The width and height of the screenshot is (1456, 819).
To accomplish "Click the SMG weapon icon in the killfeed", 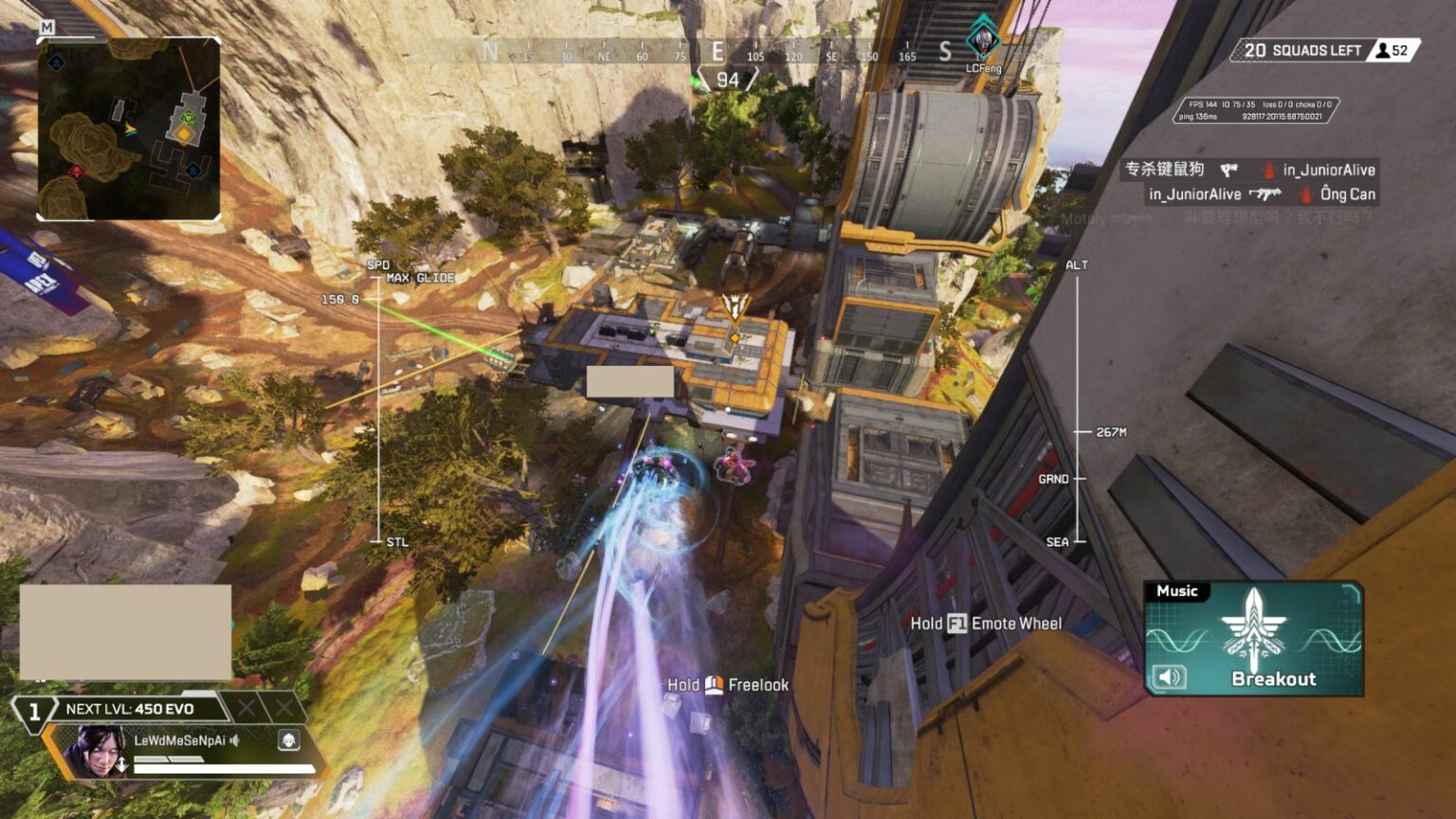I will (1266, 194).
